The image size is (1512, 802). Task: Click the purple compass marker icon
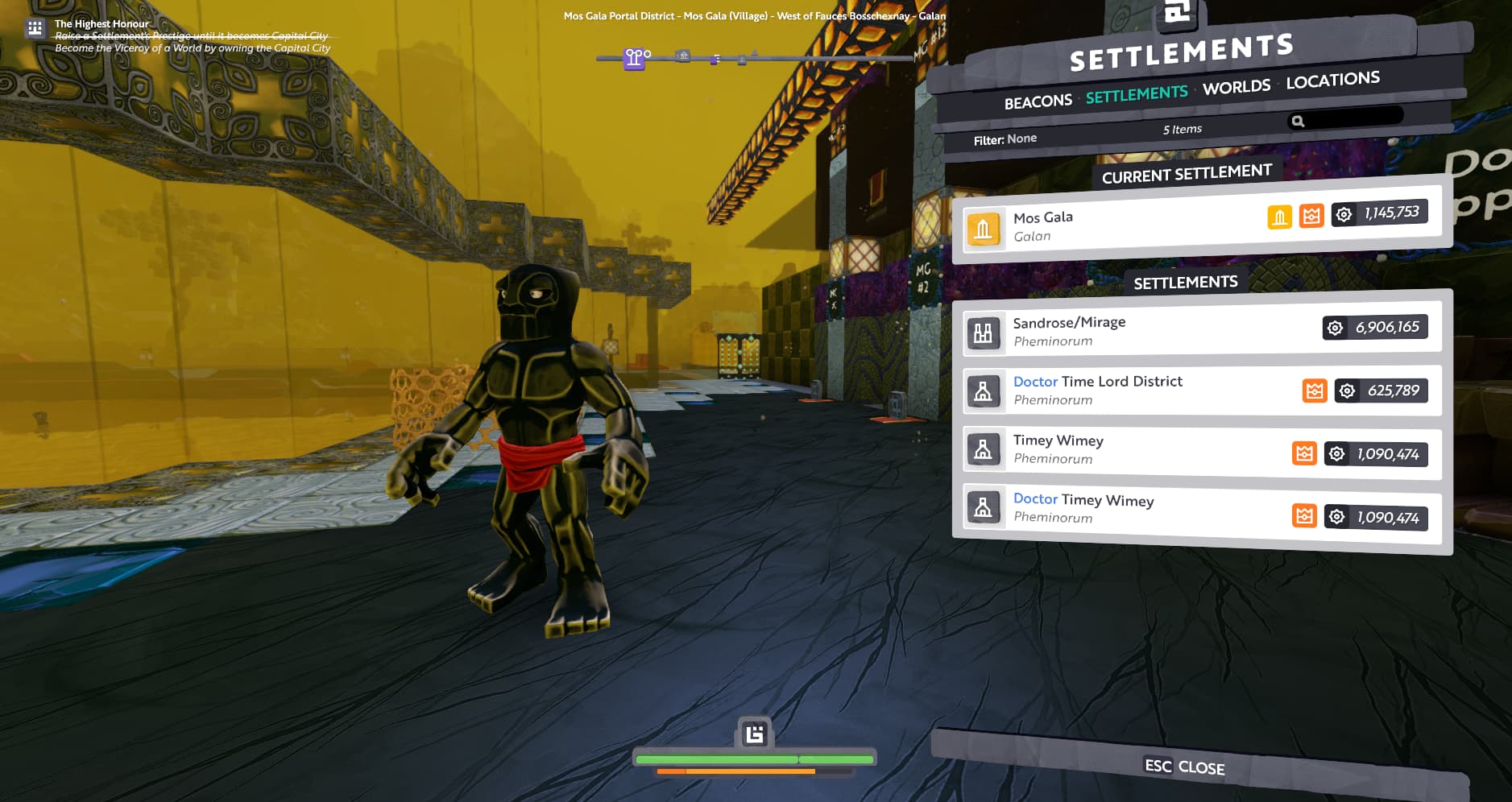coord(635,58)
